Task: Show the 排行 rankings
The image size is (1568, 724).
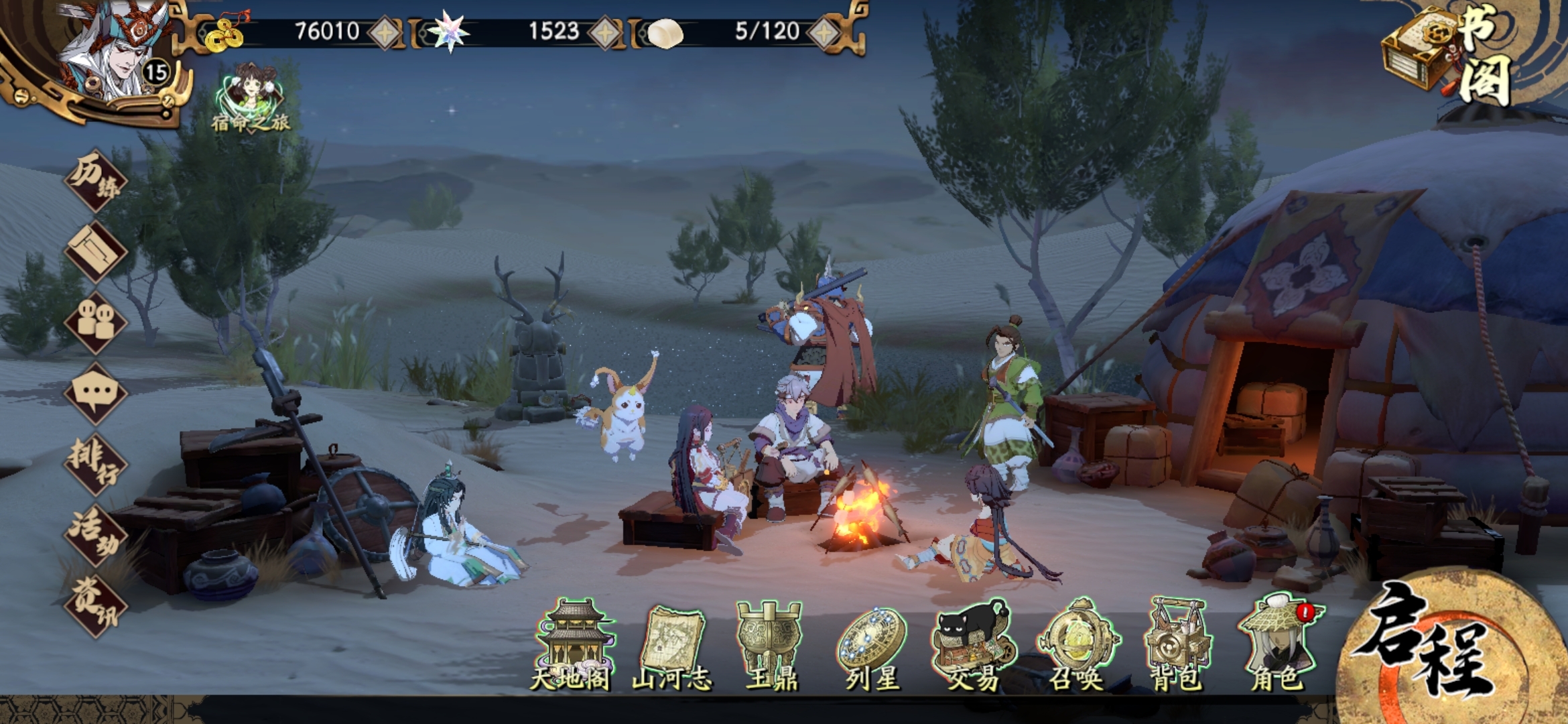Action: point(96,464)
